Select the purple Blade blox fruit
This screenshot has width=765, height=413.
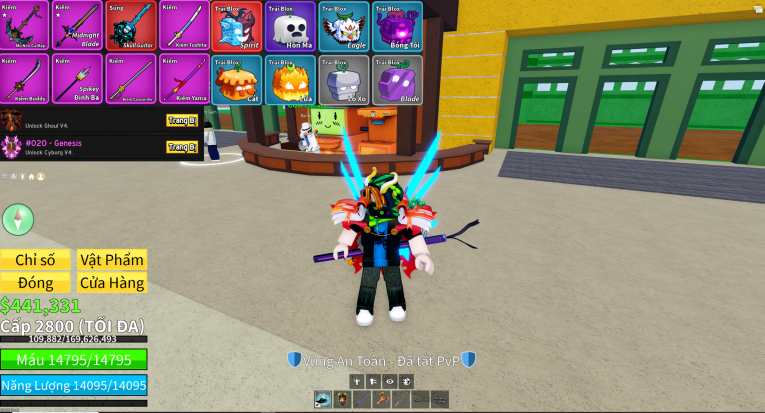396,79
